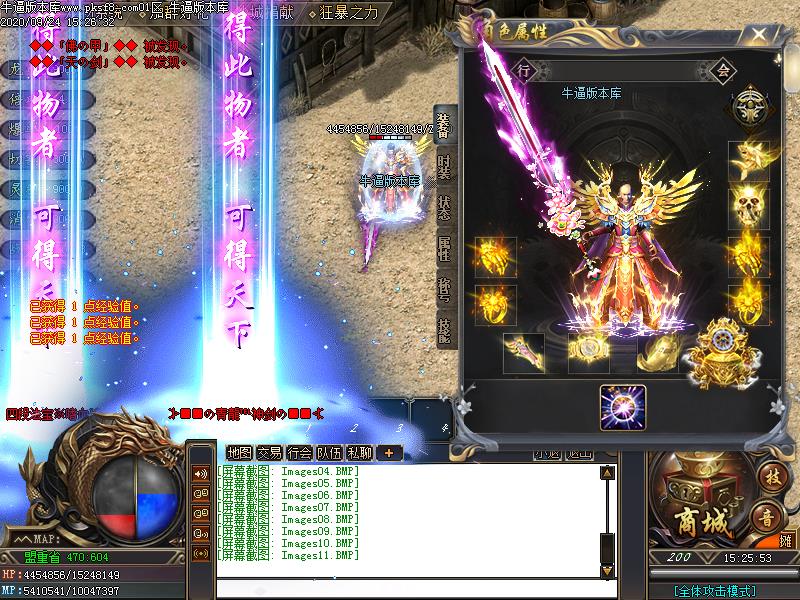Click the round 技 skill button
Viewport: 800px width, 600px height.
770,476
